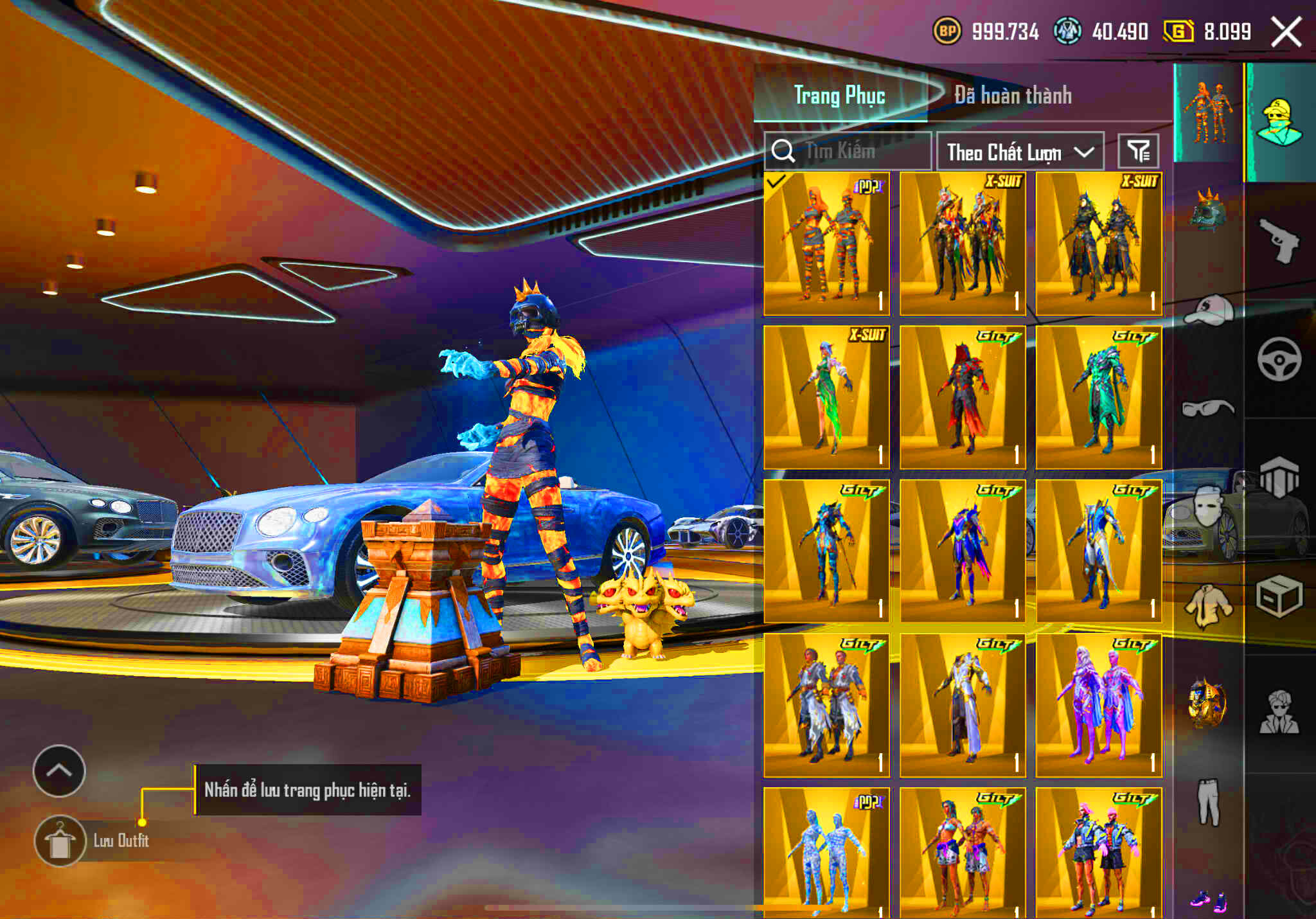Image resolution: width=1316 pixels, height=919 pixels.
Task: Open the Đã hoàn thành tab
Action: (1013, 96)
